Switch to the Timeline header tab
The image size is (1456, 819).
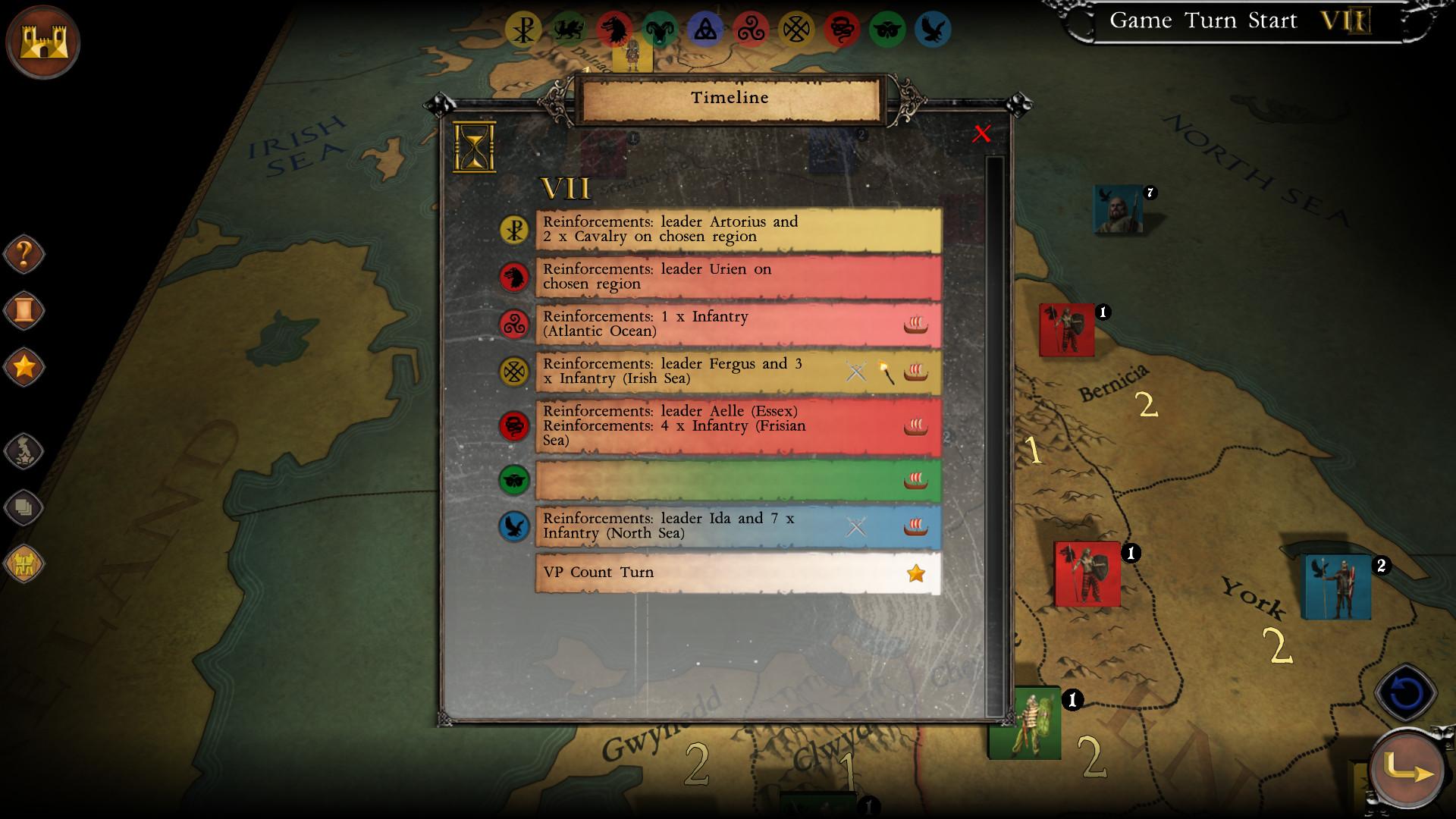click(729, 97)
